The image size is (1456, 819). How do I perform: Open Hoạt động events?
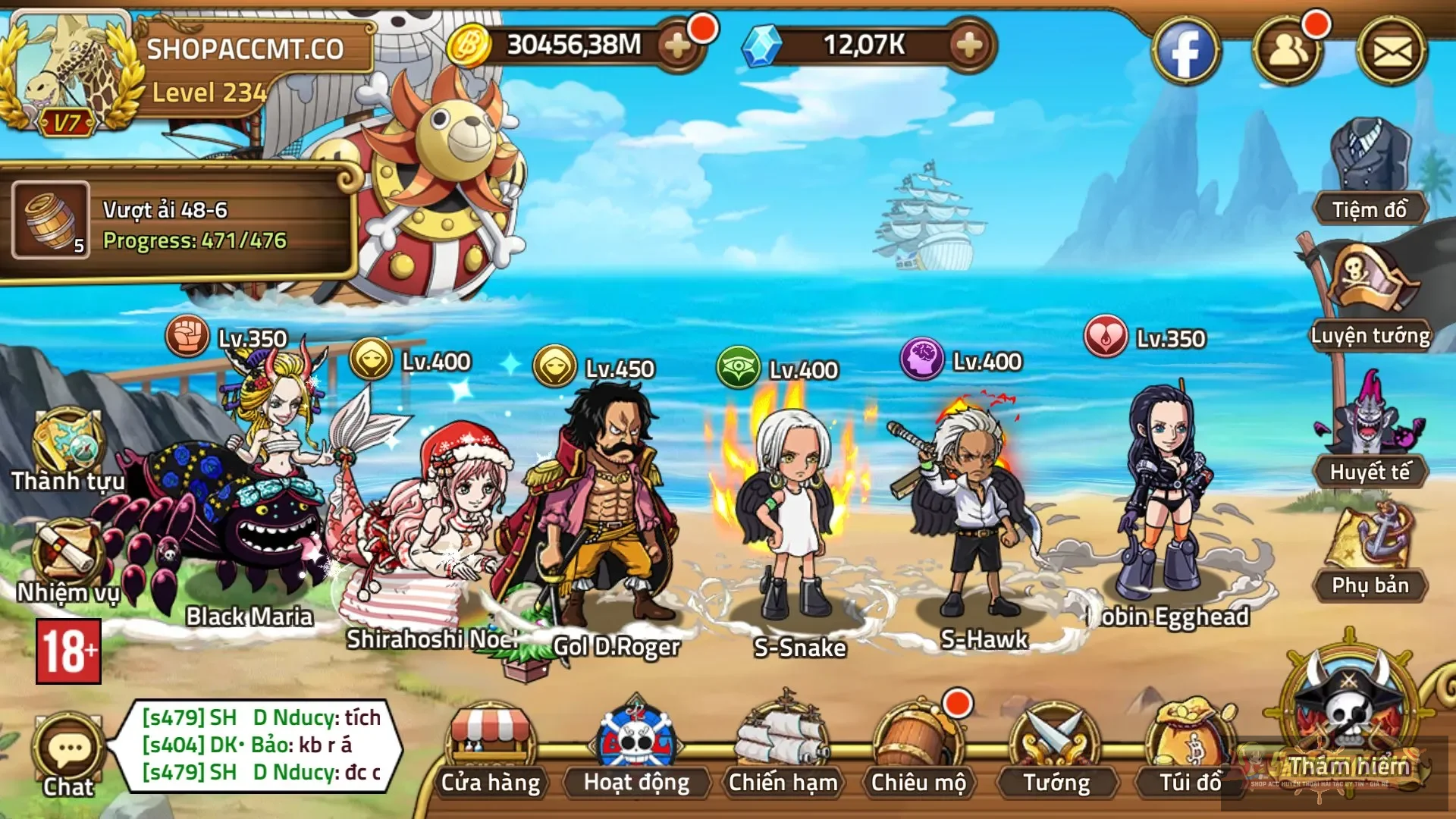click(636, 747)
